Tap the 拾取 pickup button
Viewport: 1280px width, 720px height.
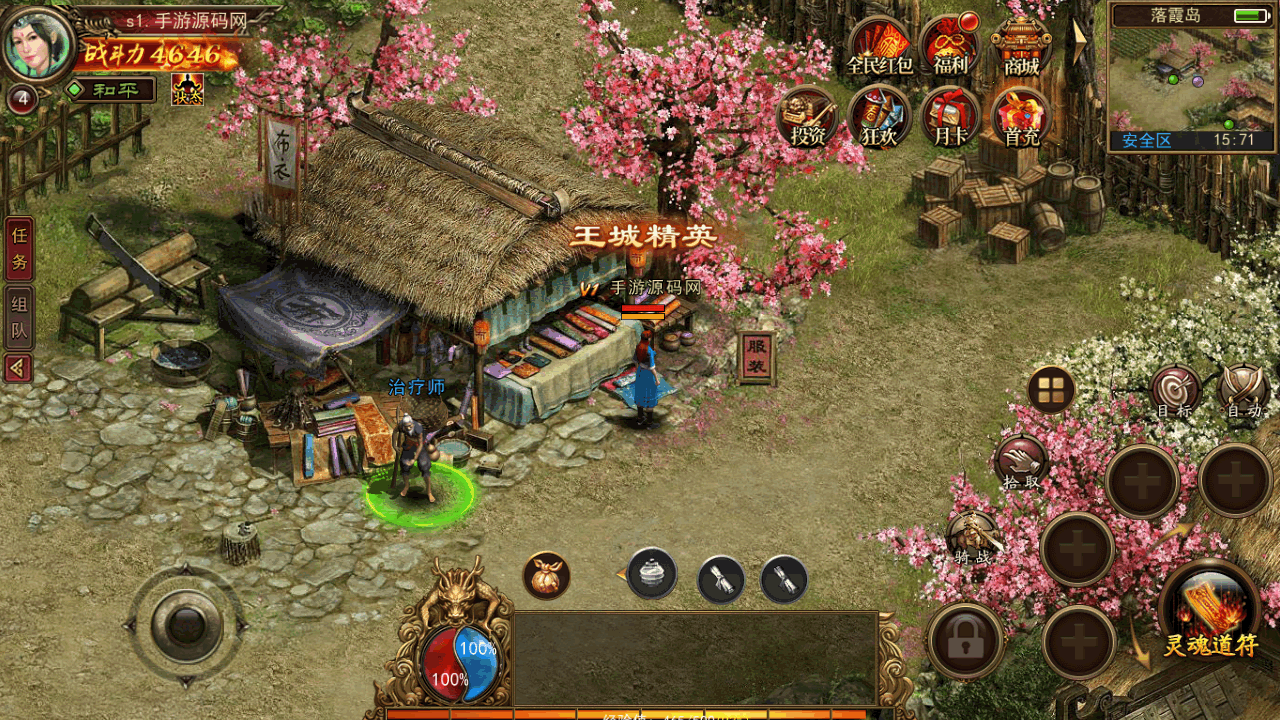[1021, 463]
